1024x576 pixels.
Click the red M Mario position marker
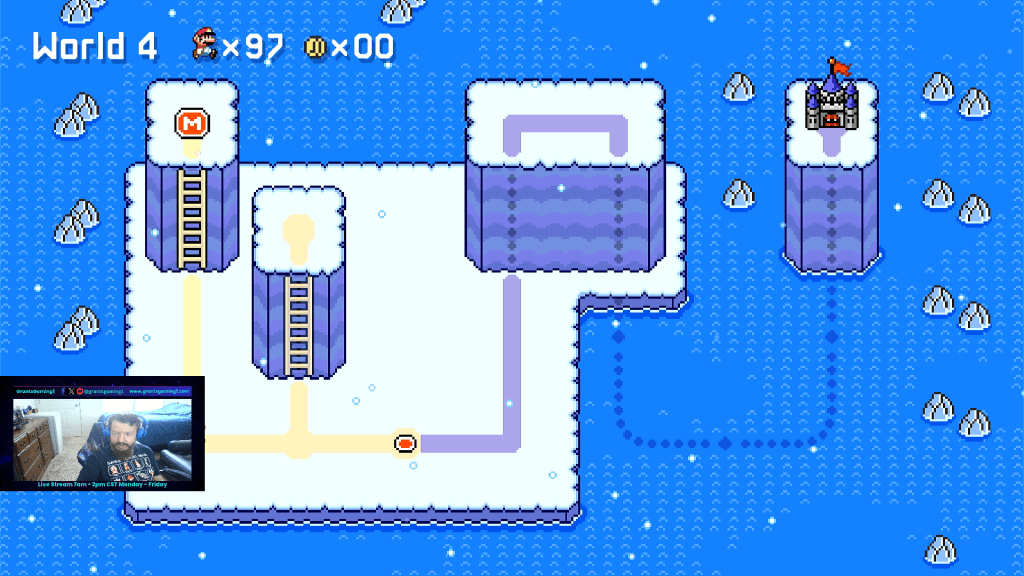(x=192, y=124)
